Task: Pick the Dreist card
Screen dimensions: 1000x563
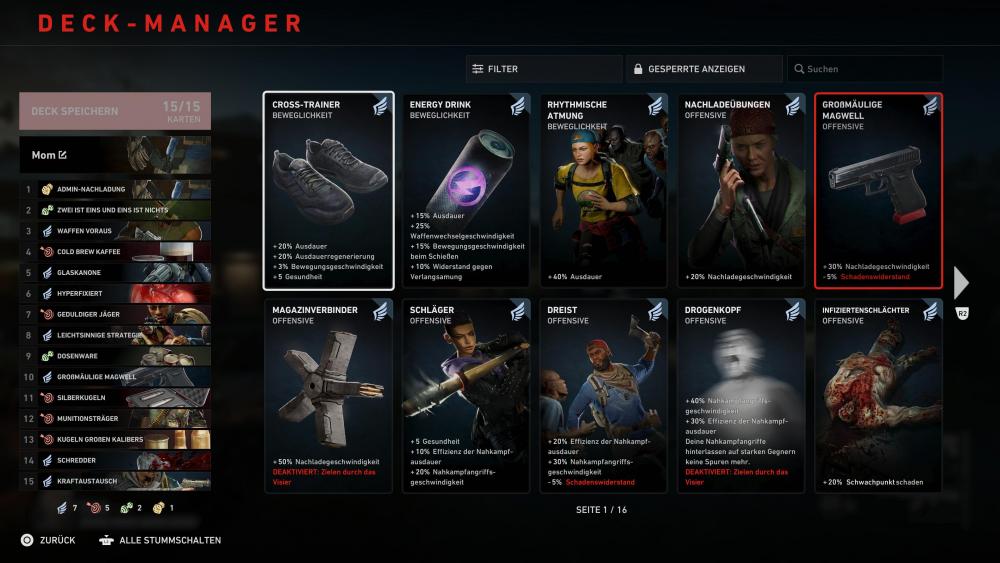Action: [x=604, y=396]
